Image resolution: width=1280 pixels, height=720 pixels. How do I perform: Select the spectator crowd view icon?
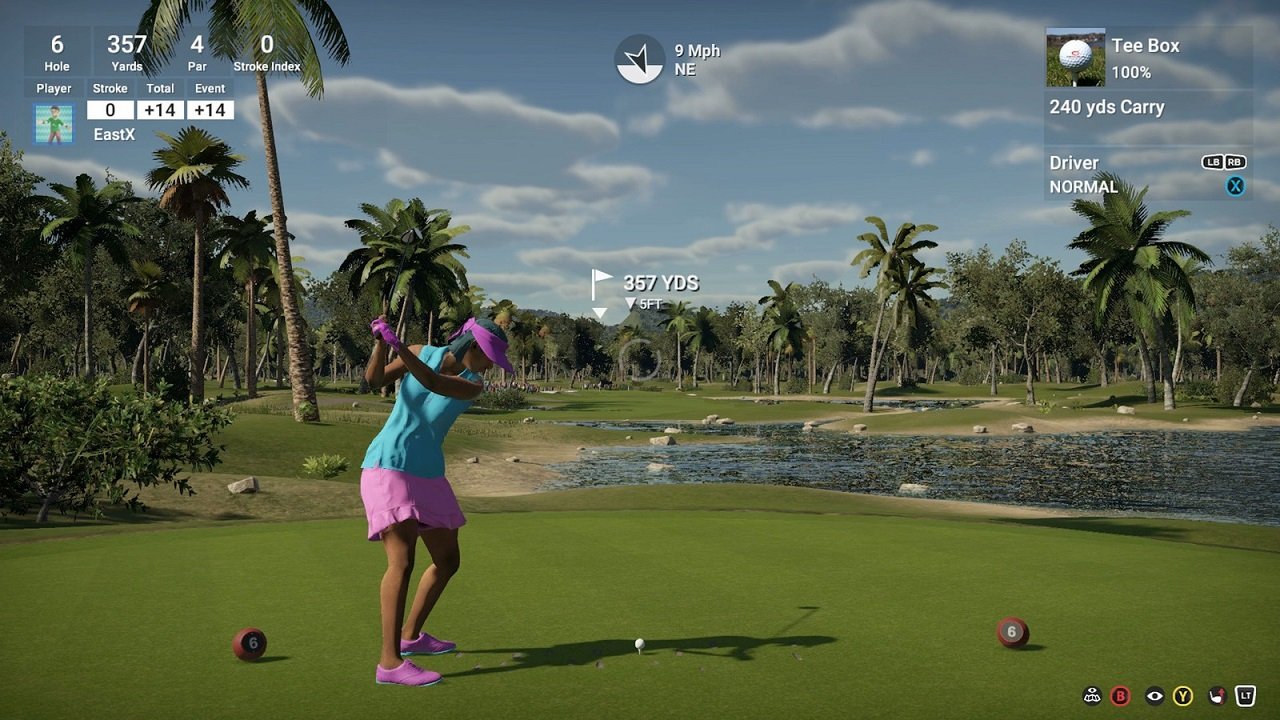(x=1092, y=695)
